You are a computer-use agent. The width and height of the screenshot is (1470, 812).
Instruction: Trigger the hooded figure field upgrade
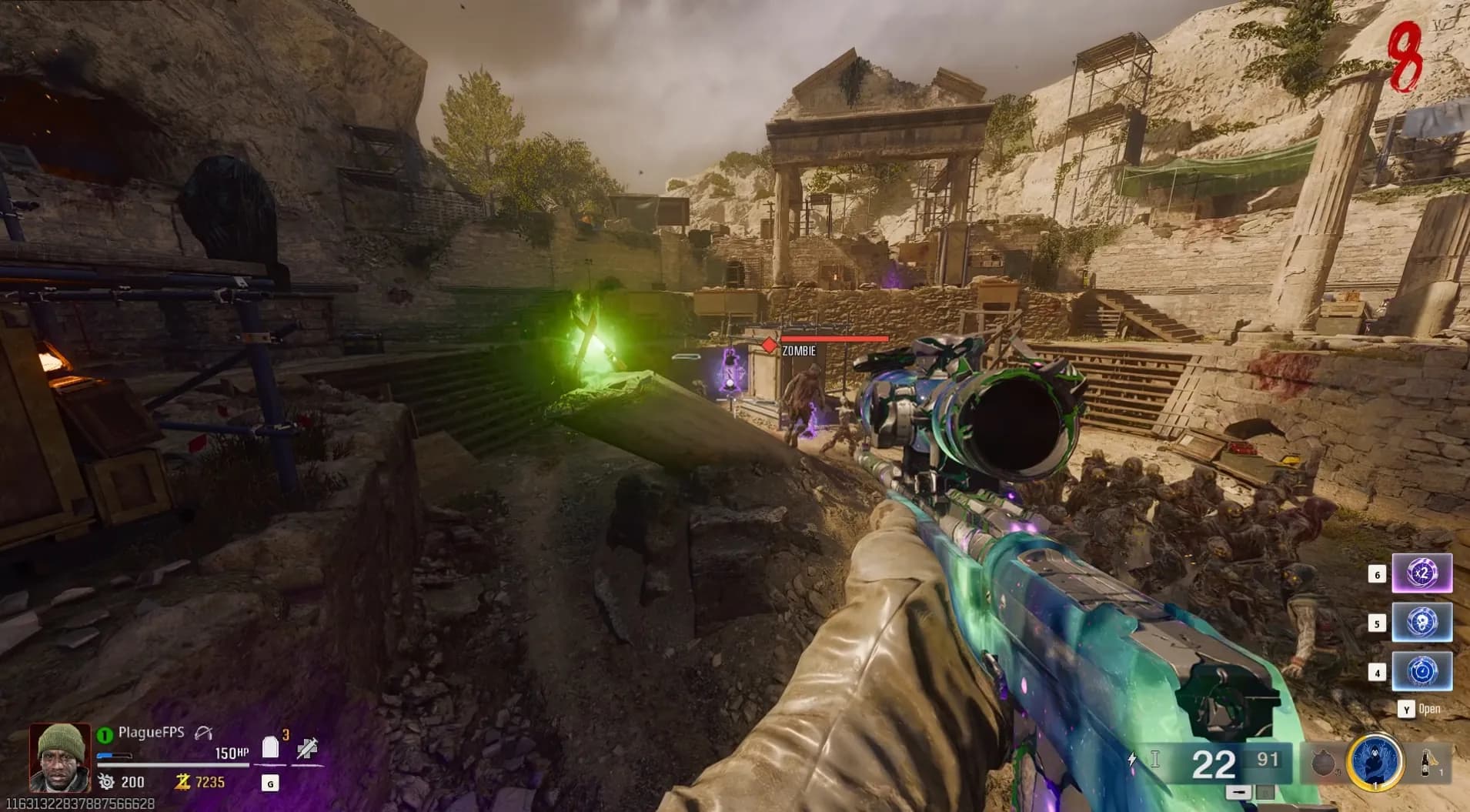click(1375, 761)
